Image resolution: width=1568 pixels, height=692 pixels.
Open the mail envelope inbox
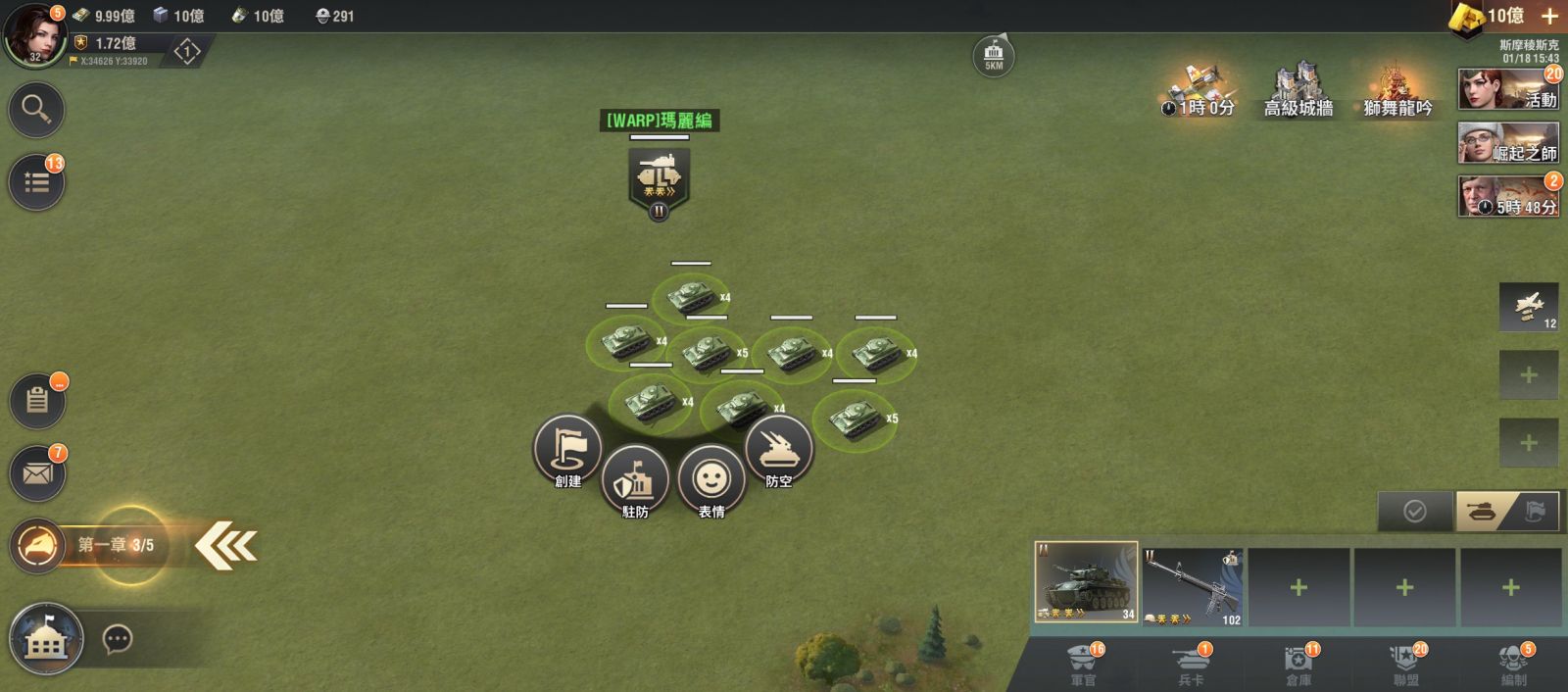[37, 474]
